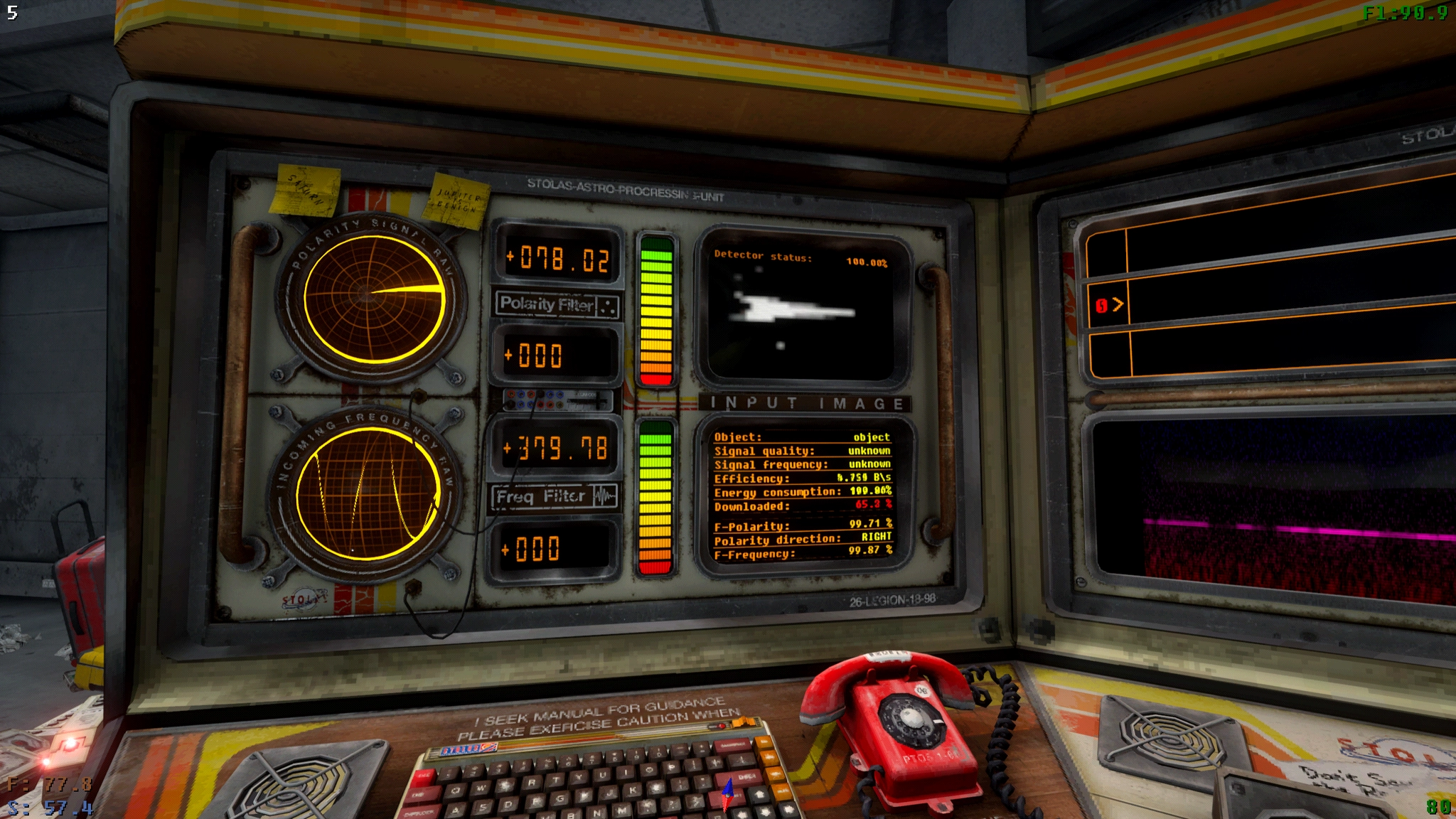This screenshot has height=819, width=1456.
Task: Toggle a blue jack socket on the patch bay
Action: click(521, 393)
